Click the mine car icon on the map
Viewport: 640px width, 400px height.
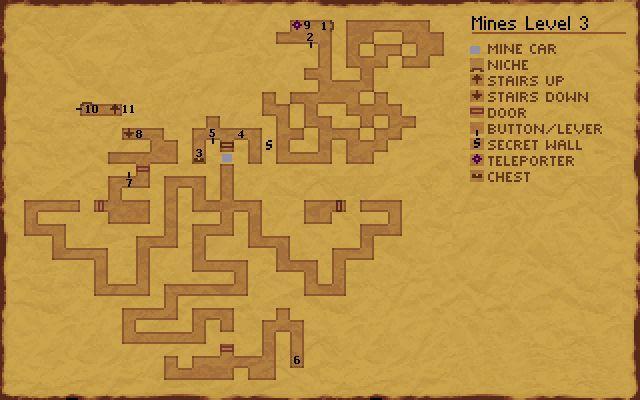227,158
